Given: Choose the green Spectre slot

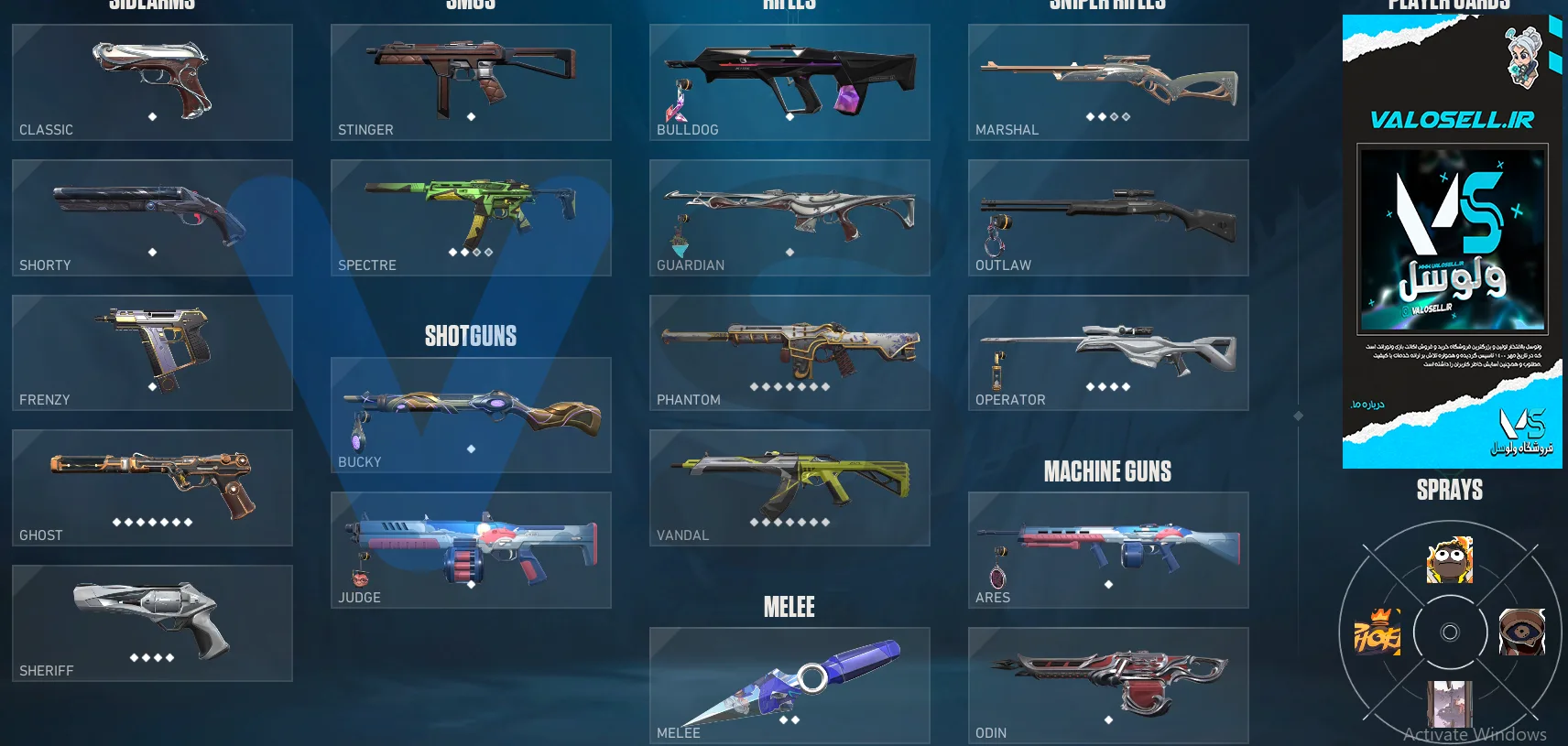Looking at the screenshot, I should point(471,218).
